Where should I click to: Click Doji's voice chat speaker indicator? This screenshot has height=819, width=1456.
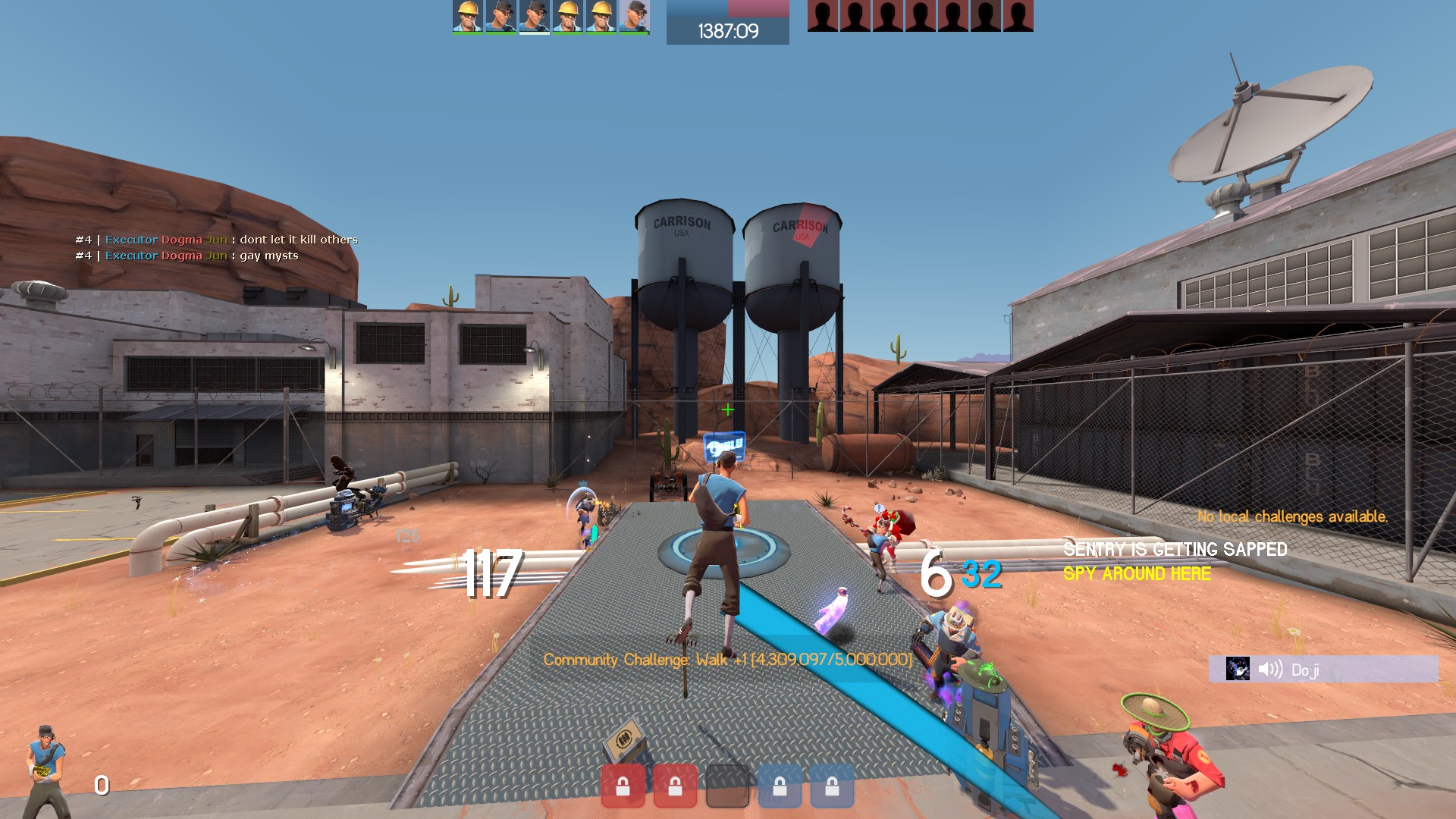(1269, 669)
